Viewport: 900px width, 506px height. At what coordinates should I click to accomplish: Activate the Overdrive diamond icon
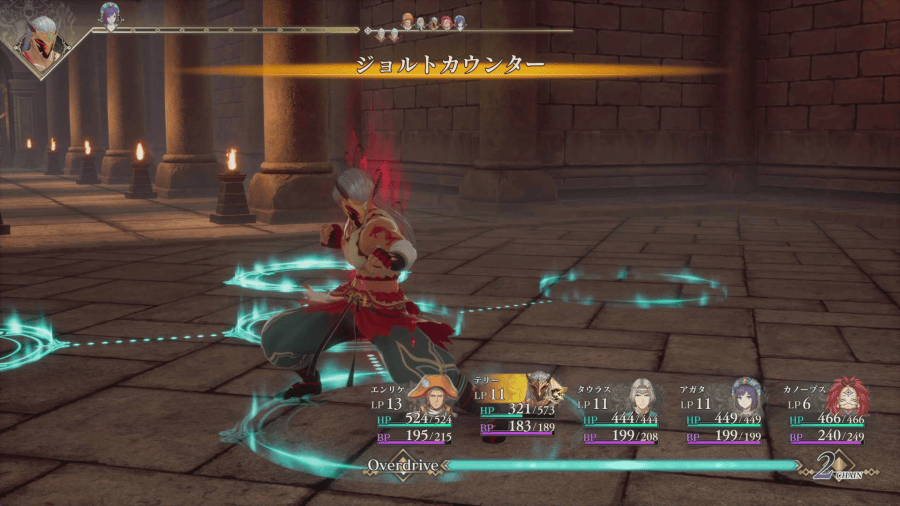[x=400, y=466]
